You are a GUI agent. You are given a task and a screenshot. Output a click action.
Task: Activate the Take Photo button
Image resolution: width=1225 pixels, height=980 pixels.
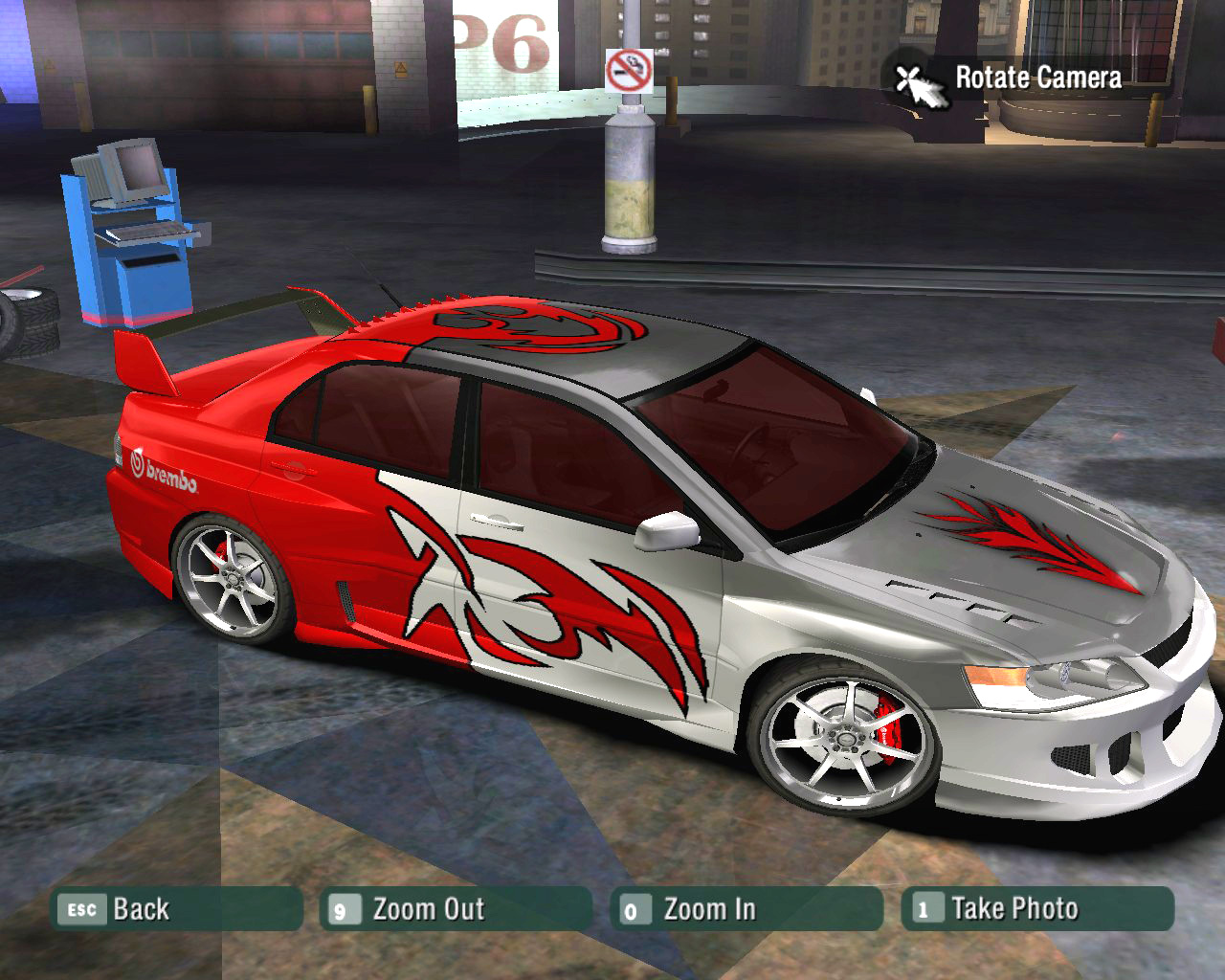pyautogui.click(x=1036, y=909)
